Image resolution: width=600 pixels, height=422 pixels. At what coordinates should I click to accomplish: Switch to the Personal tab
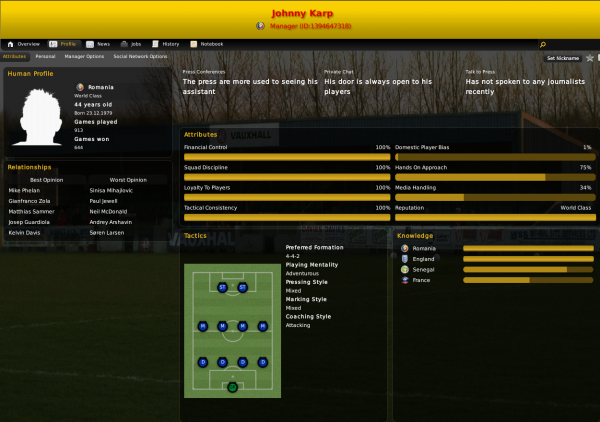pos(46,57)
